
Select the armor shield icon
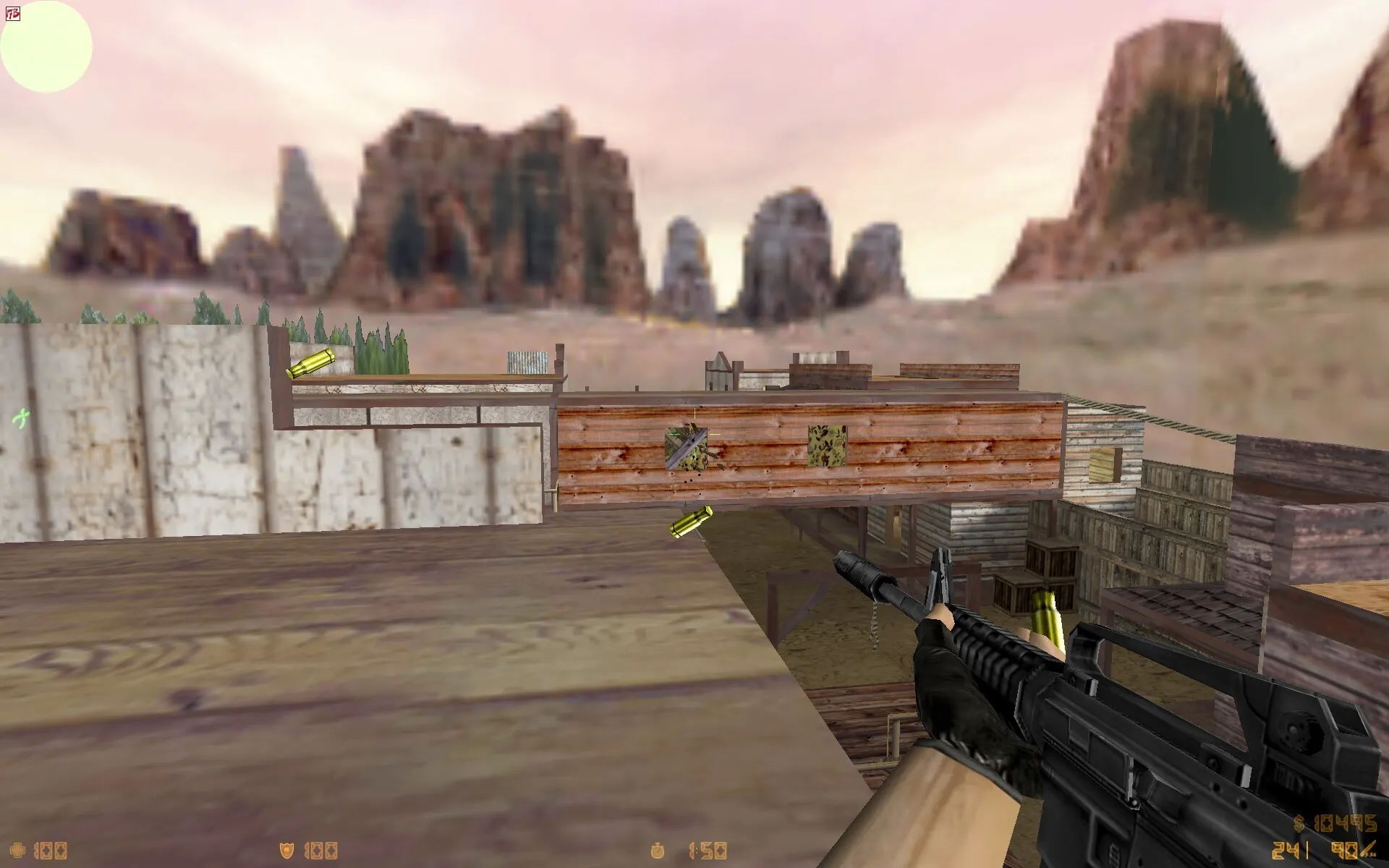[x=287, y=850]
